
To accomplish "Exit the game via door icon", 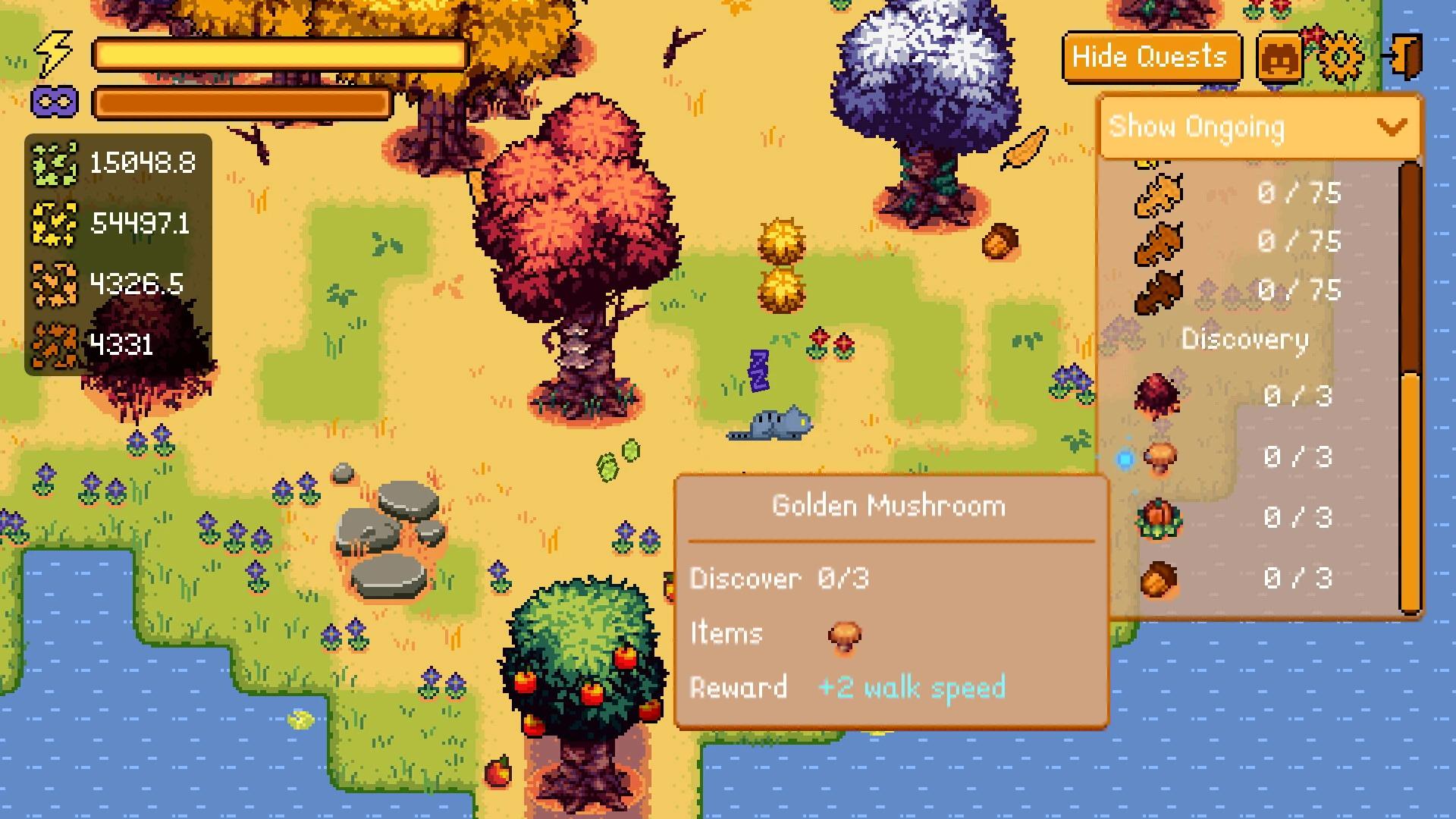I will coord(1403,57).
